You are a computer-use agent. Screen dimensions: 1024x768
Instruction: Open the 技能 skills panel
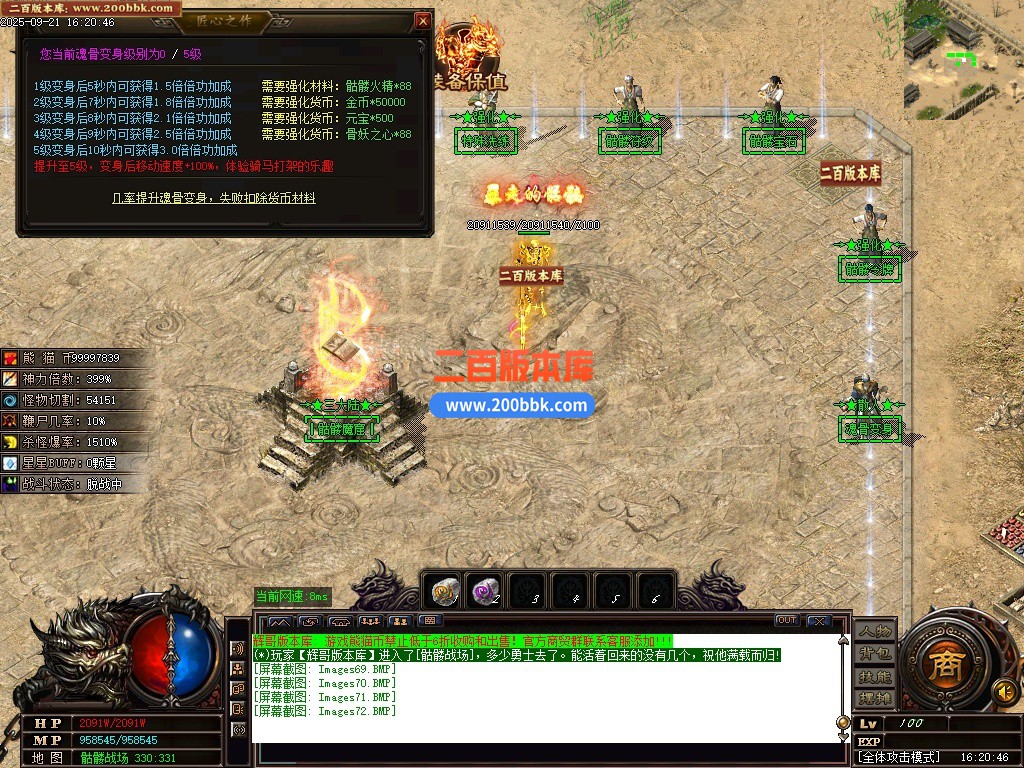875,676
